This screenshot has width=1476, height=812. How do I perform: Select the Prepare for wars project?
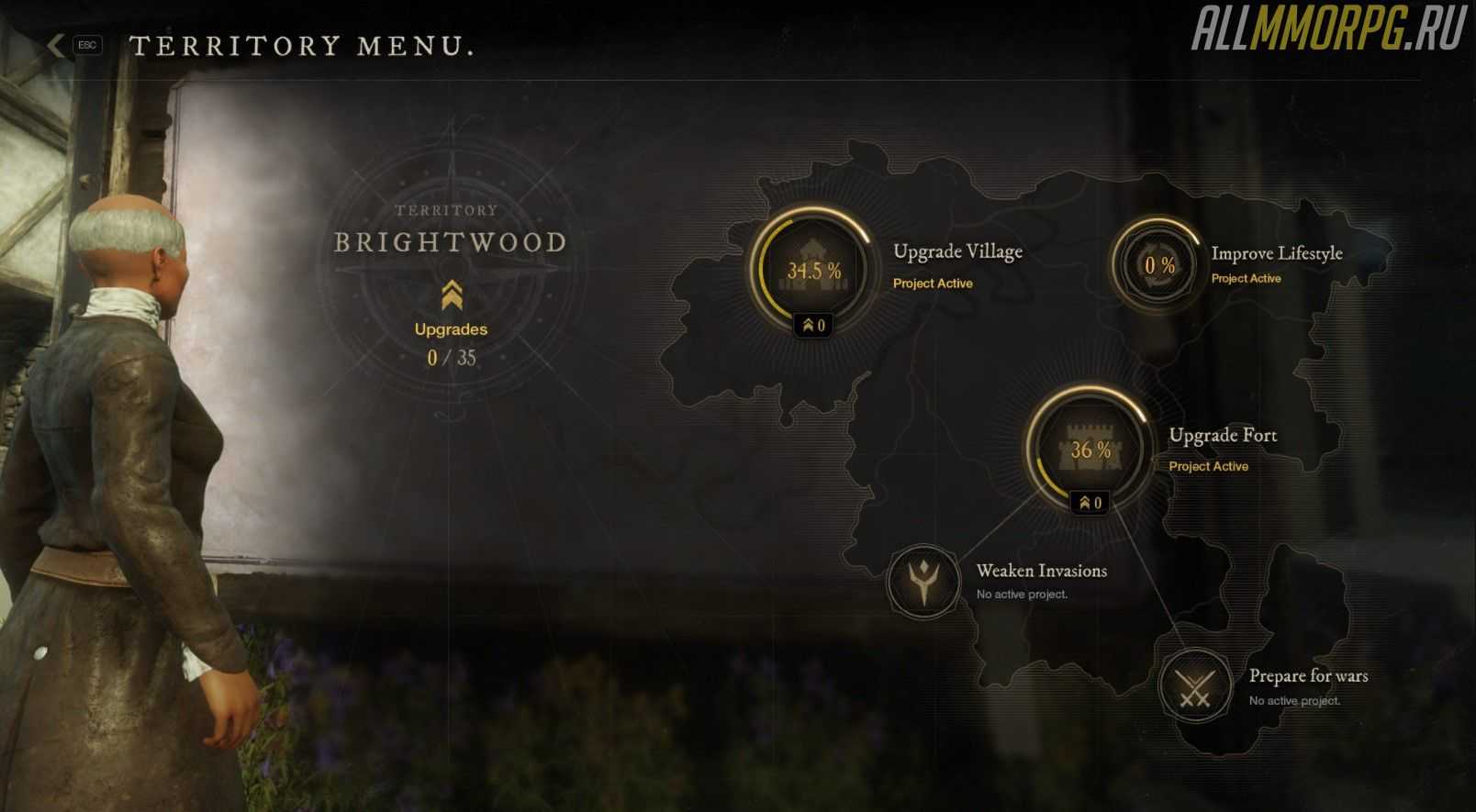1194,685
